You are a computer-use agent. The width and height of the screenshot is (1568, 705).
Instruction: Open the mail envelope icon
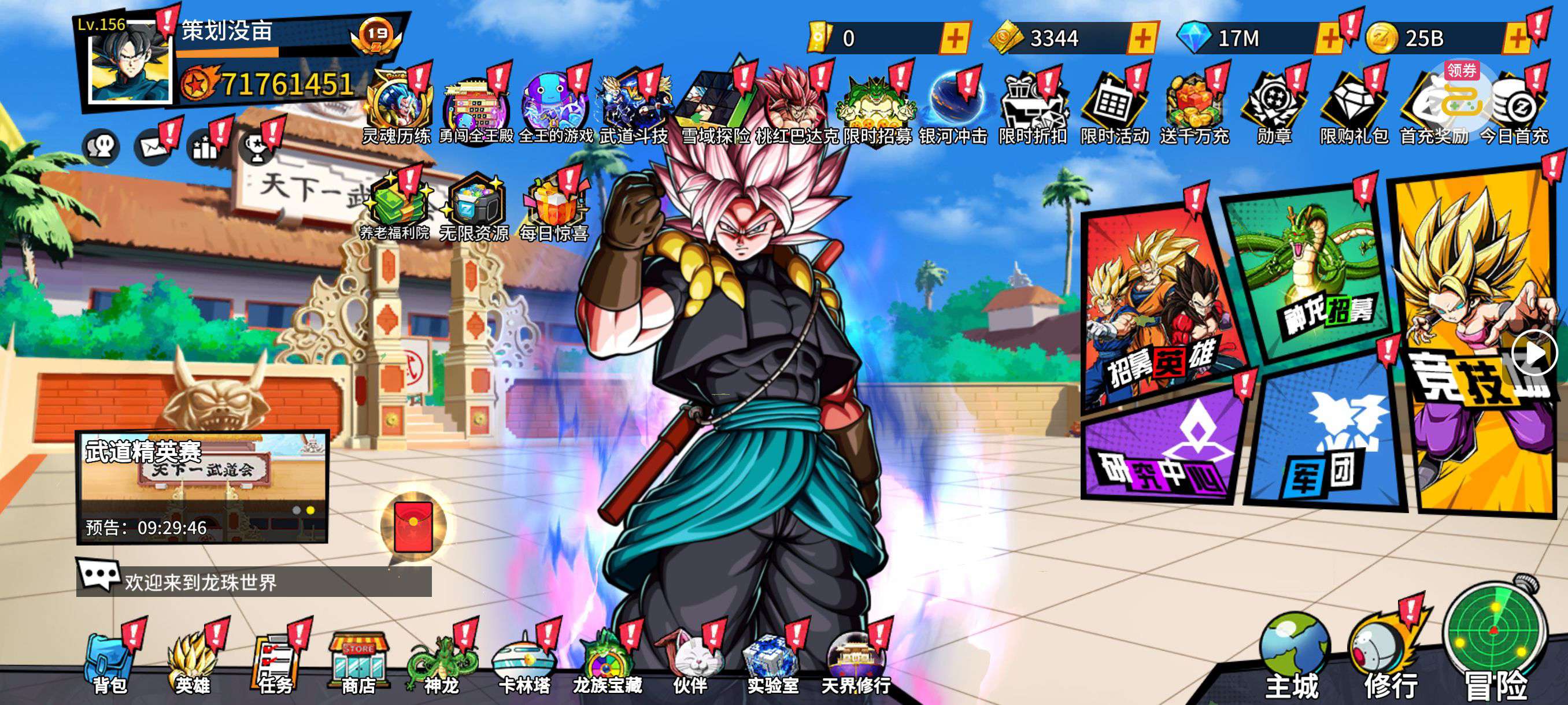pyautogui.click(x=152, y=147)
